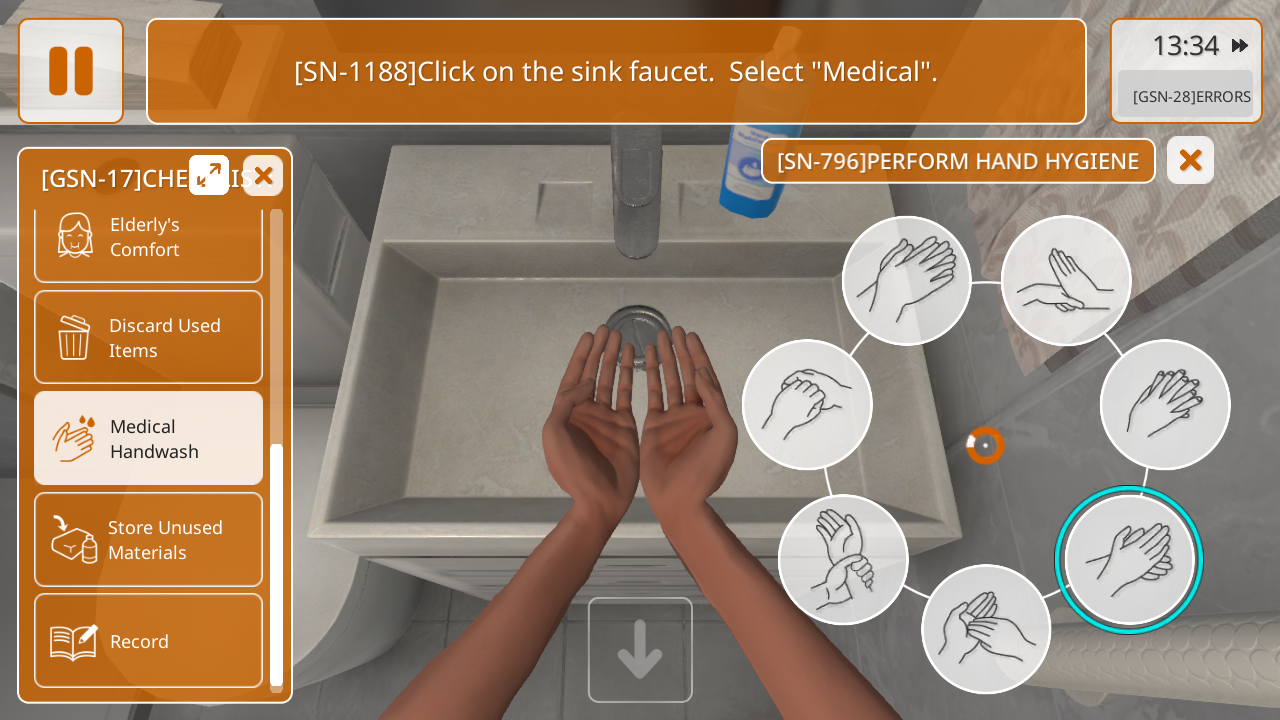
Task: Select the cyan-highlighted handwashing step
Action: pyautogui.click(x=1129, y=560)
